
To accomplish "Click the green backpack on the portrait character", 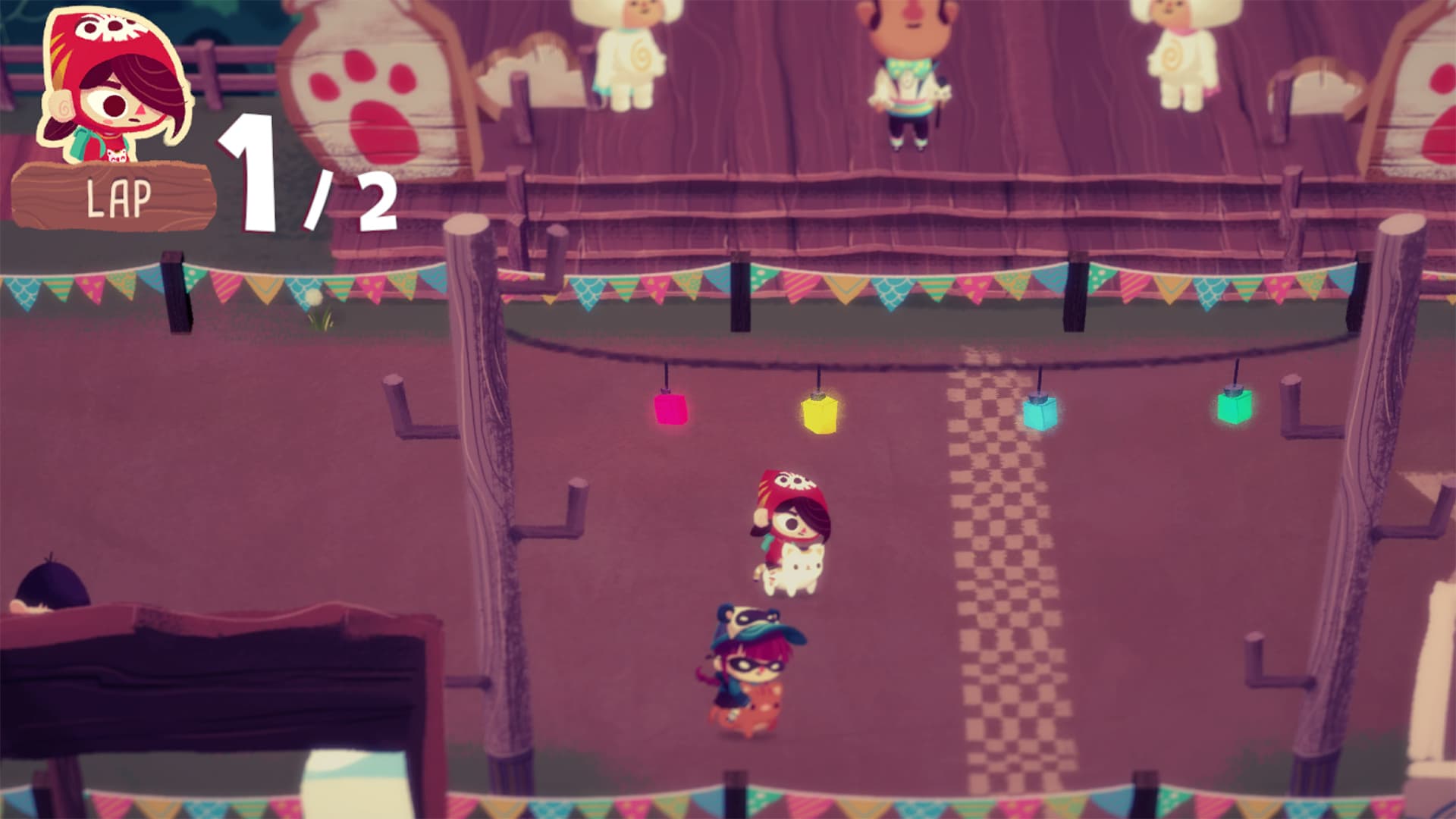I will (x=80, y=144).
